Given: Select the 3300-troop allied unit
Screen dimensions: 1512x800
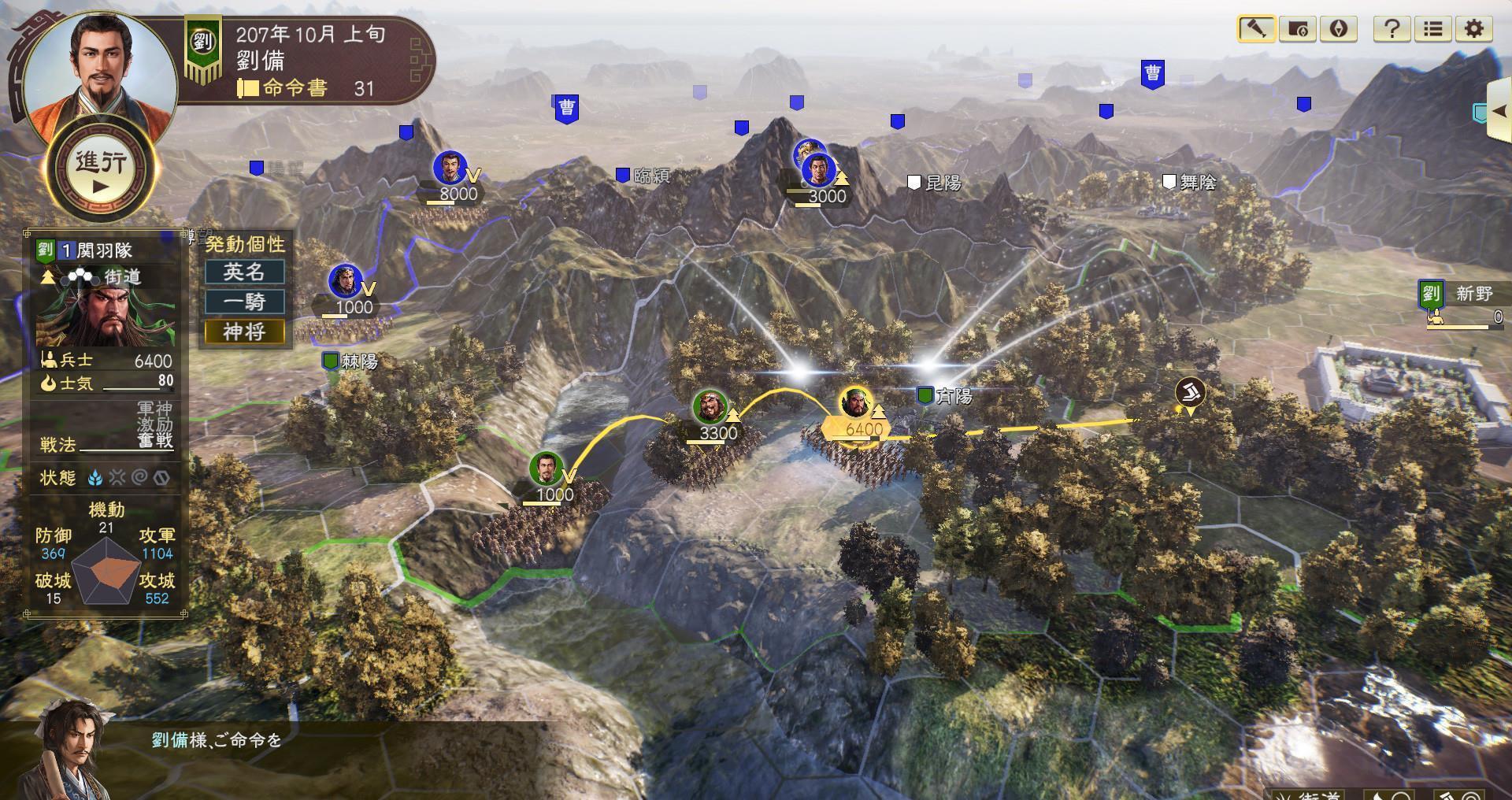Looking at the screenshot, I should (x=710, y=408).
